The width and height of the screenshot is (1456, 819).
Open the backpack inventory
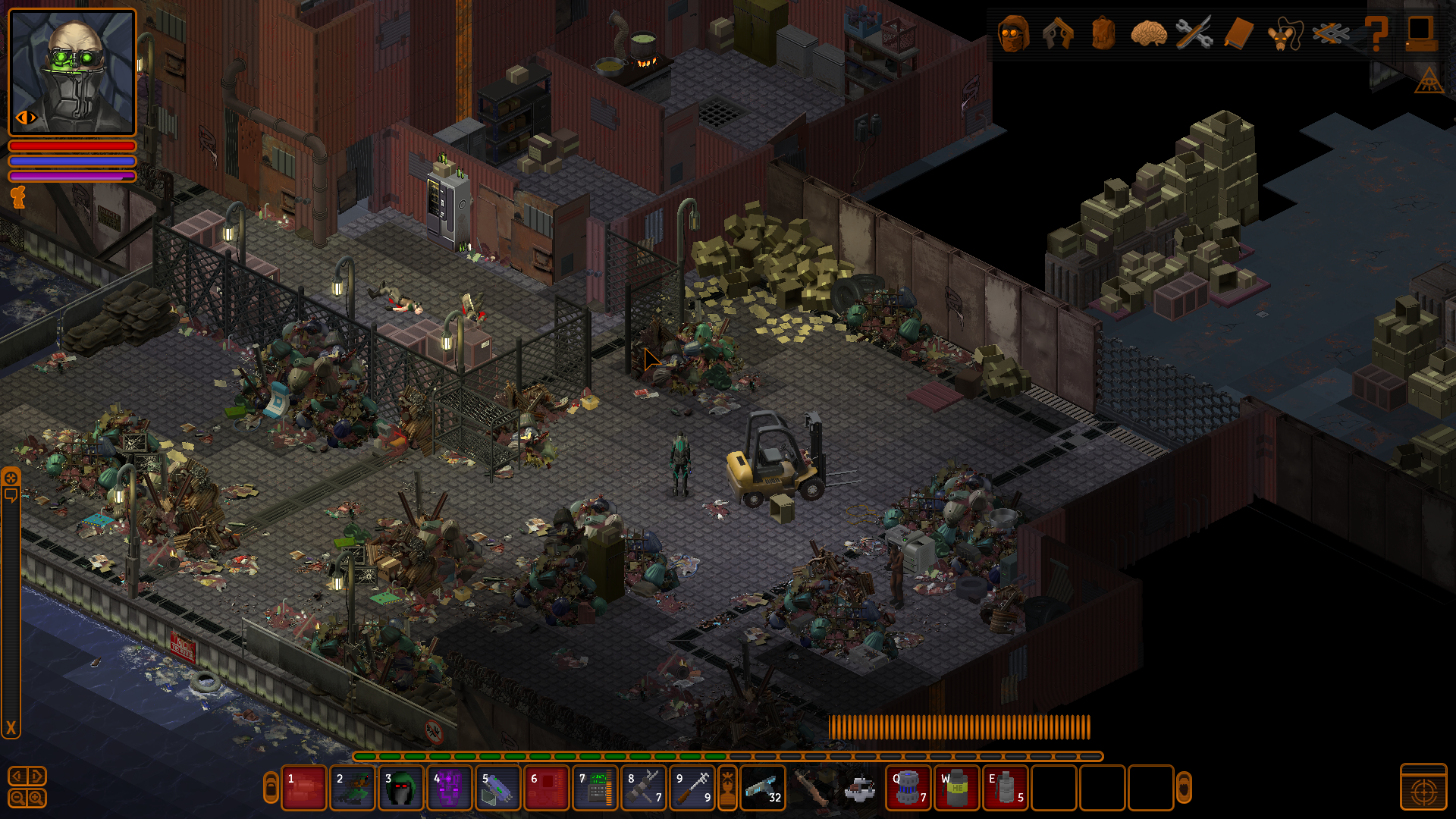pyautogui.click(x=1103, y=33)
